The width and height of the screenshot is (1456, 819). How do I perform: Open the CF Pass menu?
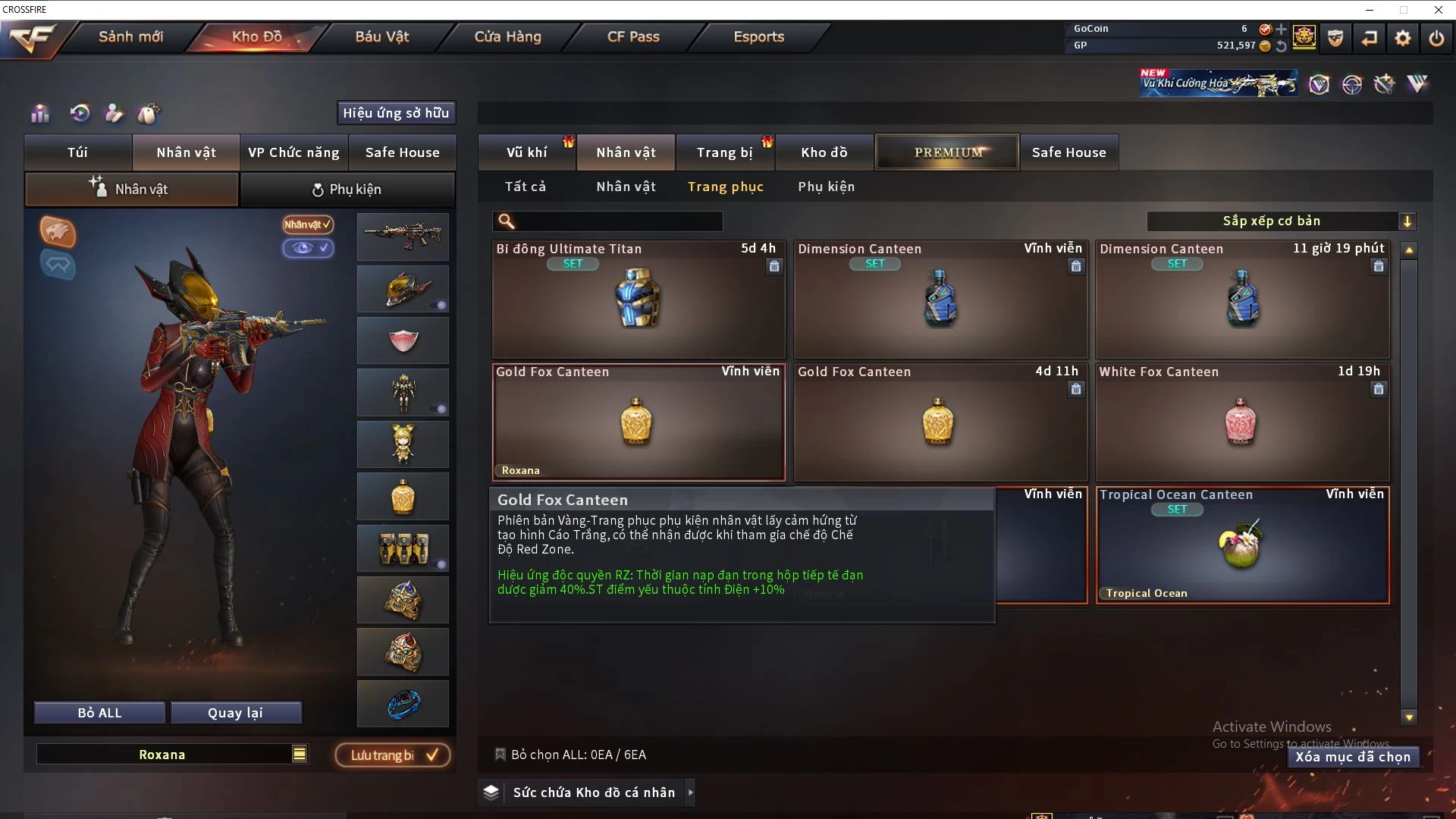[x=633, y=36]
